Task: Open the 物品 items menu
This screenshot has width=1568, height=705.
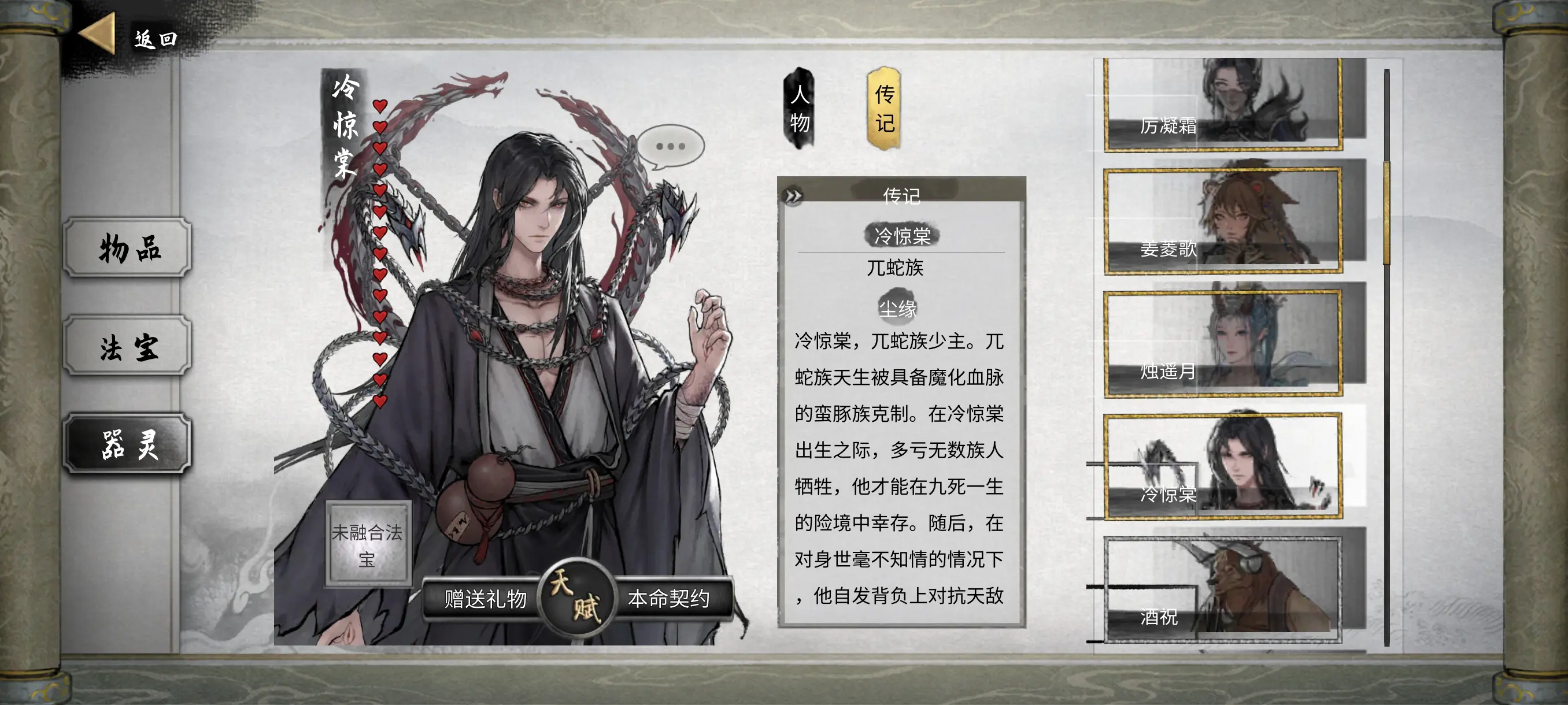Action: click(x=128, y=247)
